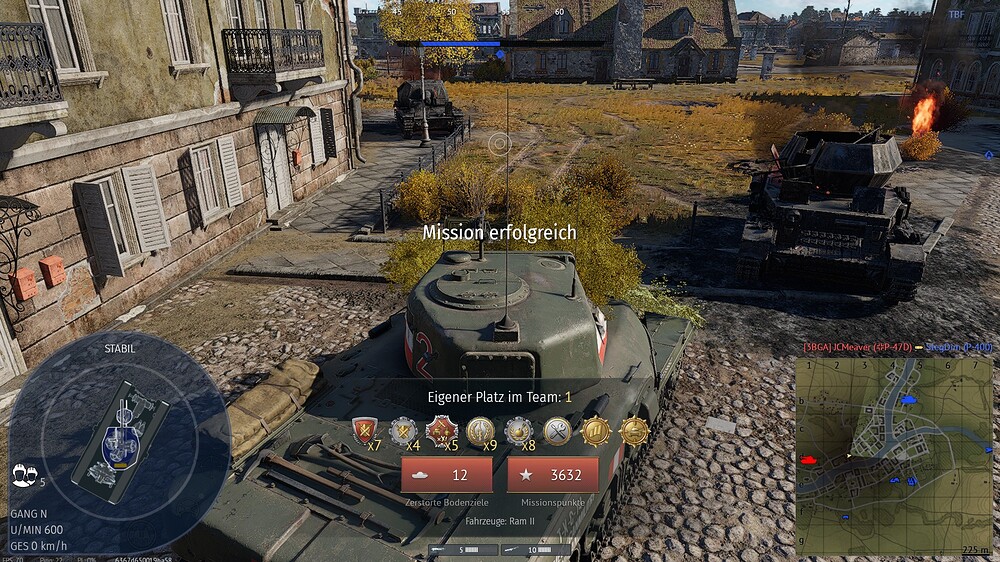Select the red shield award medal

coord(365,431)
